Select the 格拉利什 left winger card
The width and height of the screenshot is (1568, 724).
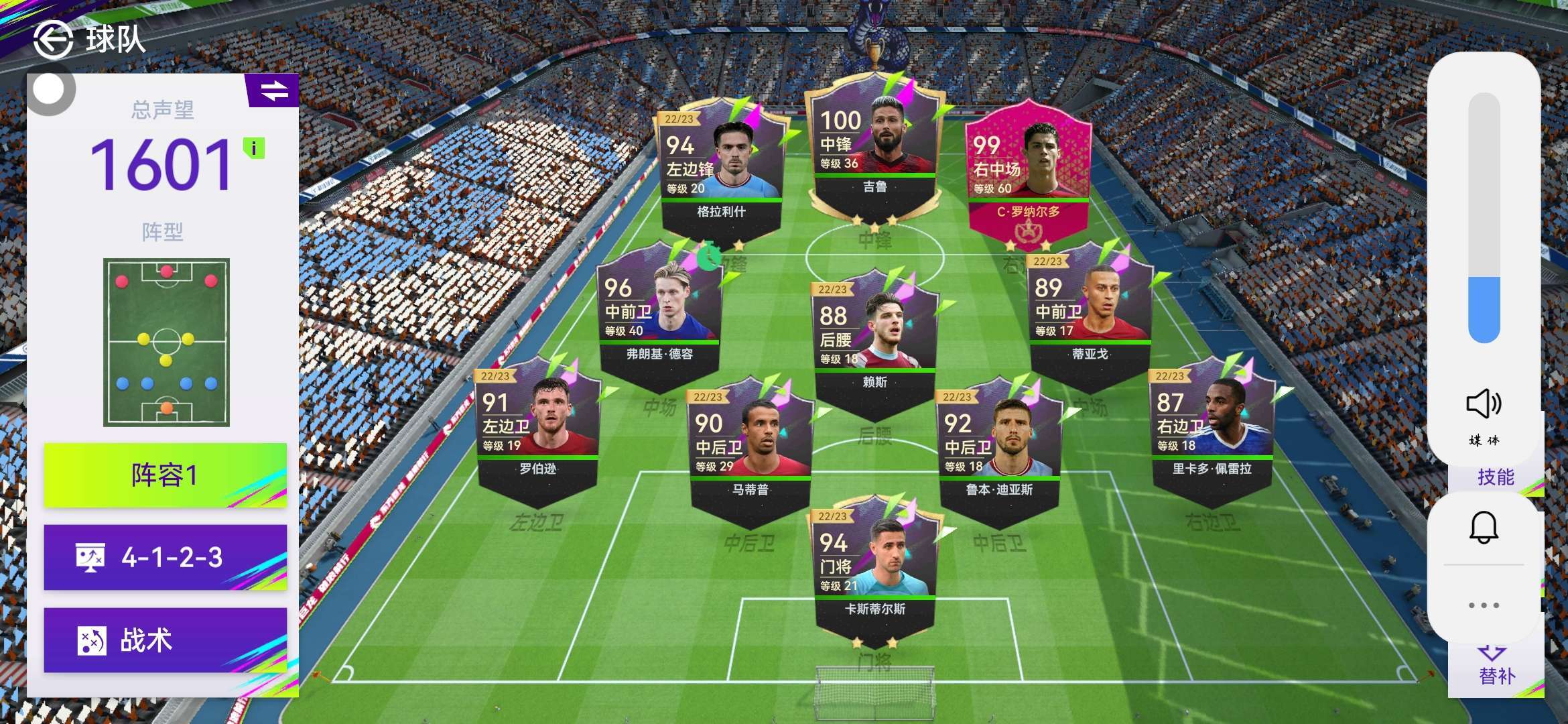point(721,168)
